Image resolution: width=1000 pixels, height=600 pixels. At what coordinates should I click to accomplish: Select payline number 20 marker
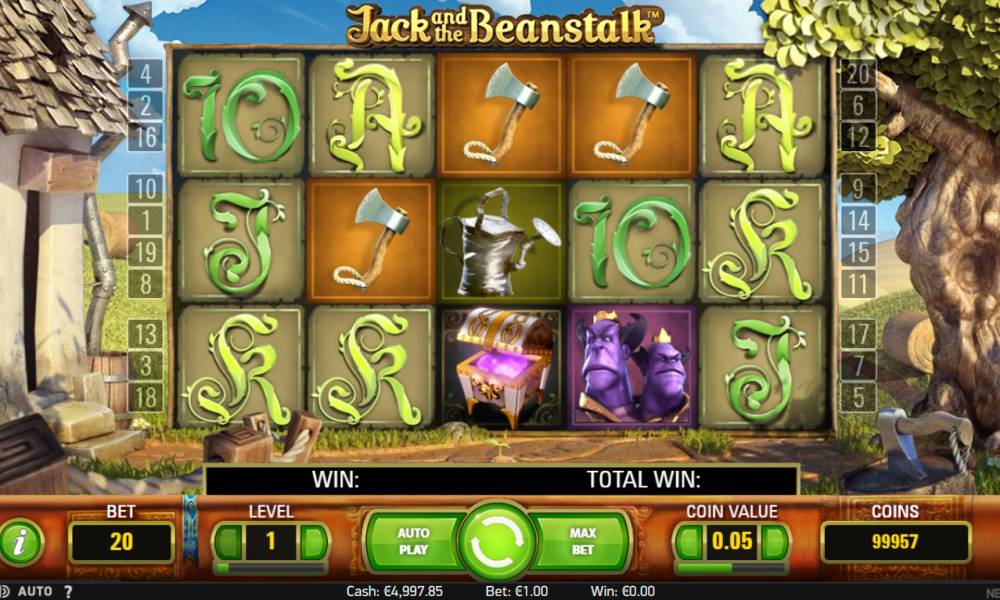point(858,73)
